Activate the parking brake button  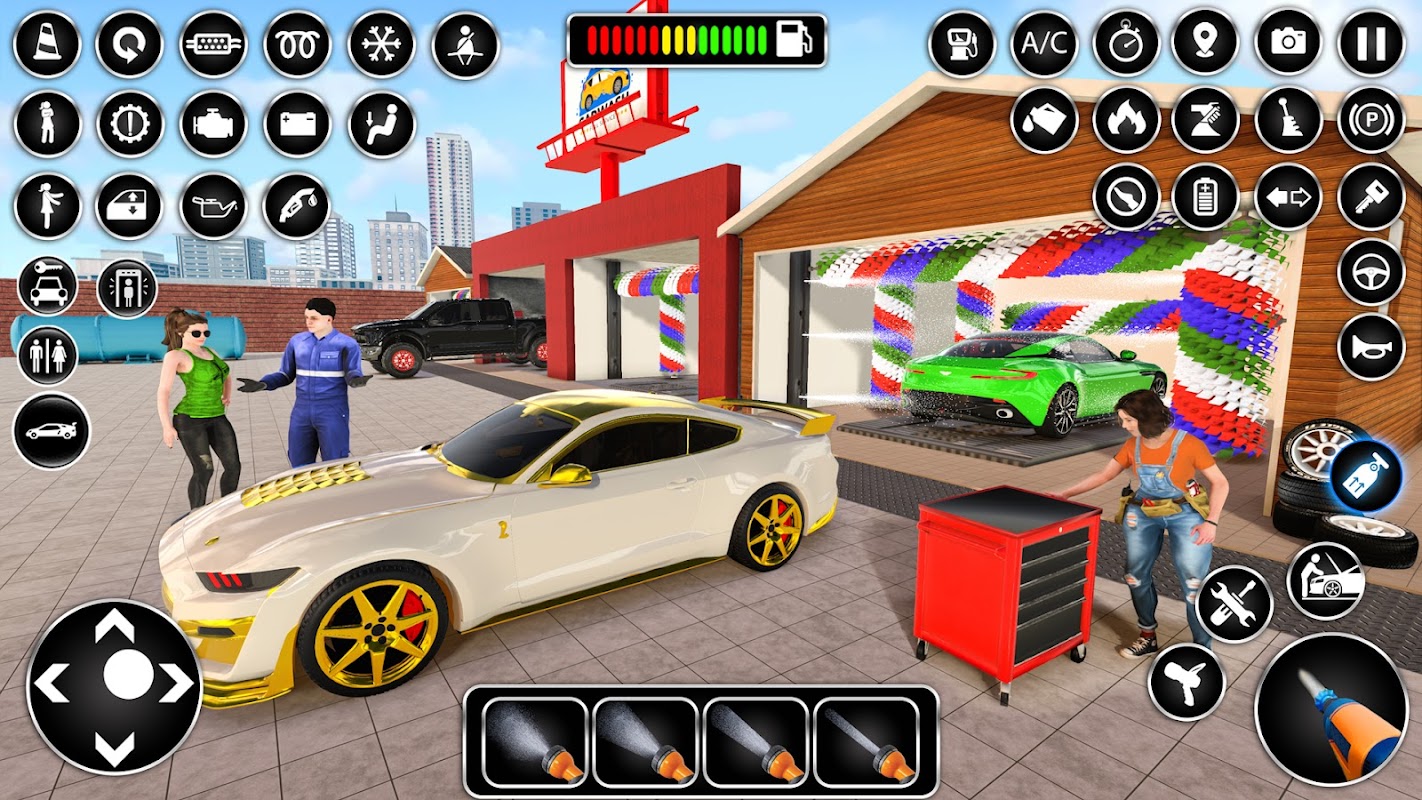[1371, 120]
